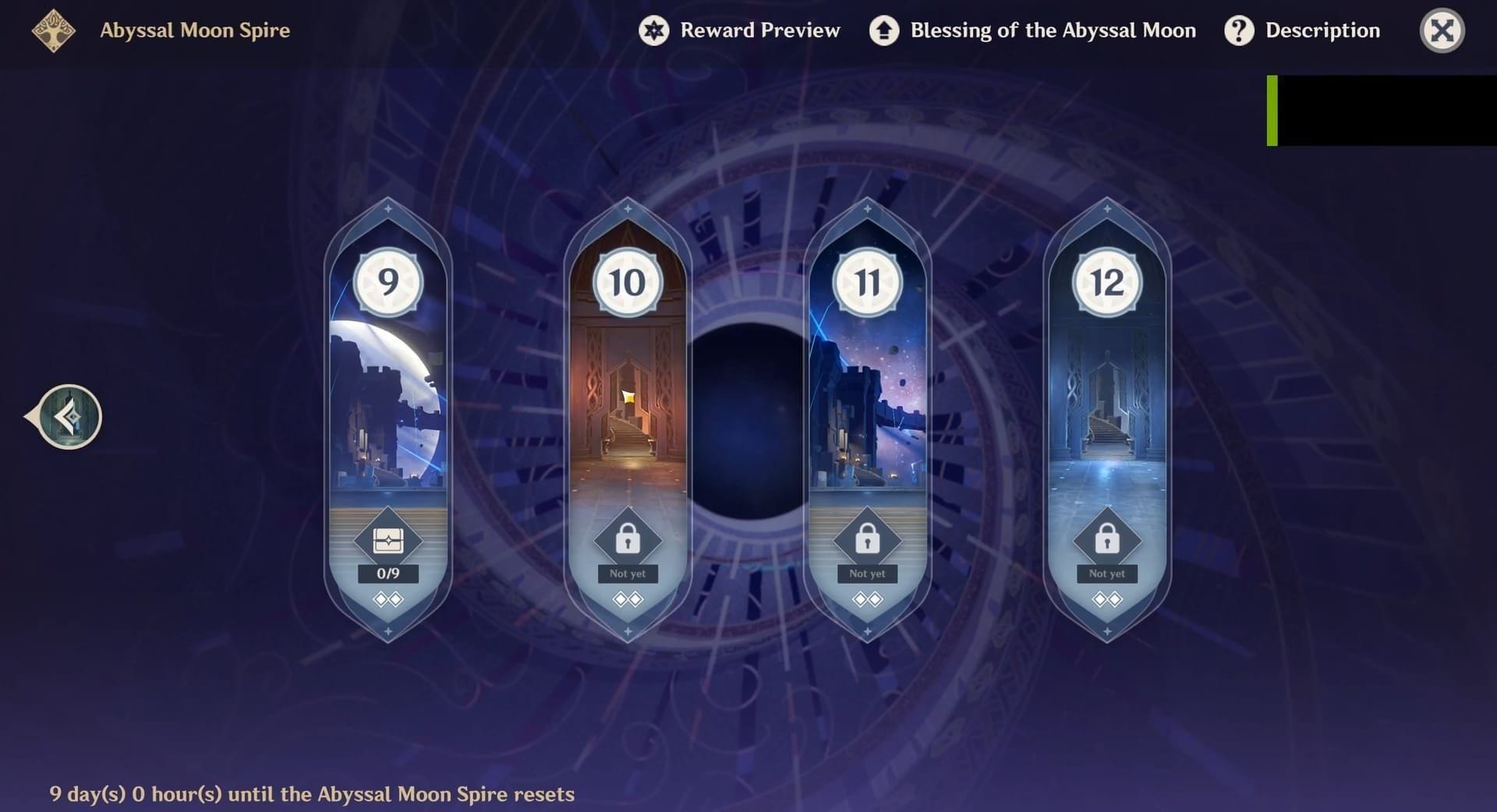The image size is (1497, 812).
Task: Click the reset timer text
Action: [312, 795]
